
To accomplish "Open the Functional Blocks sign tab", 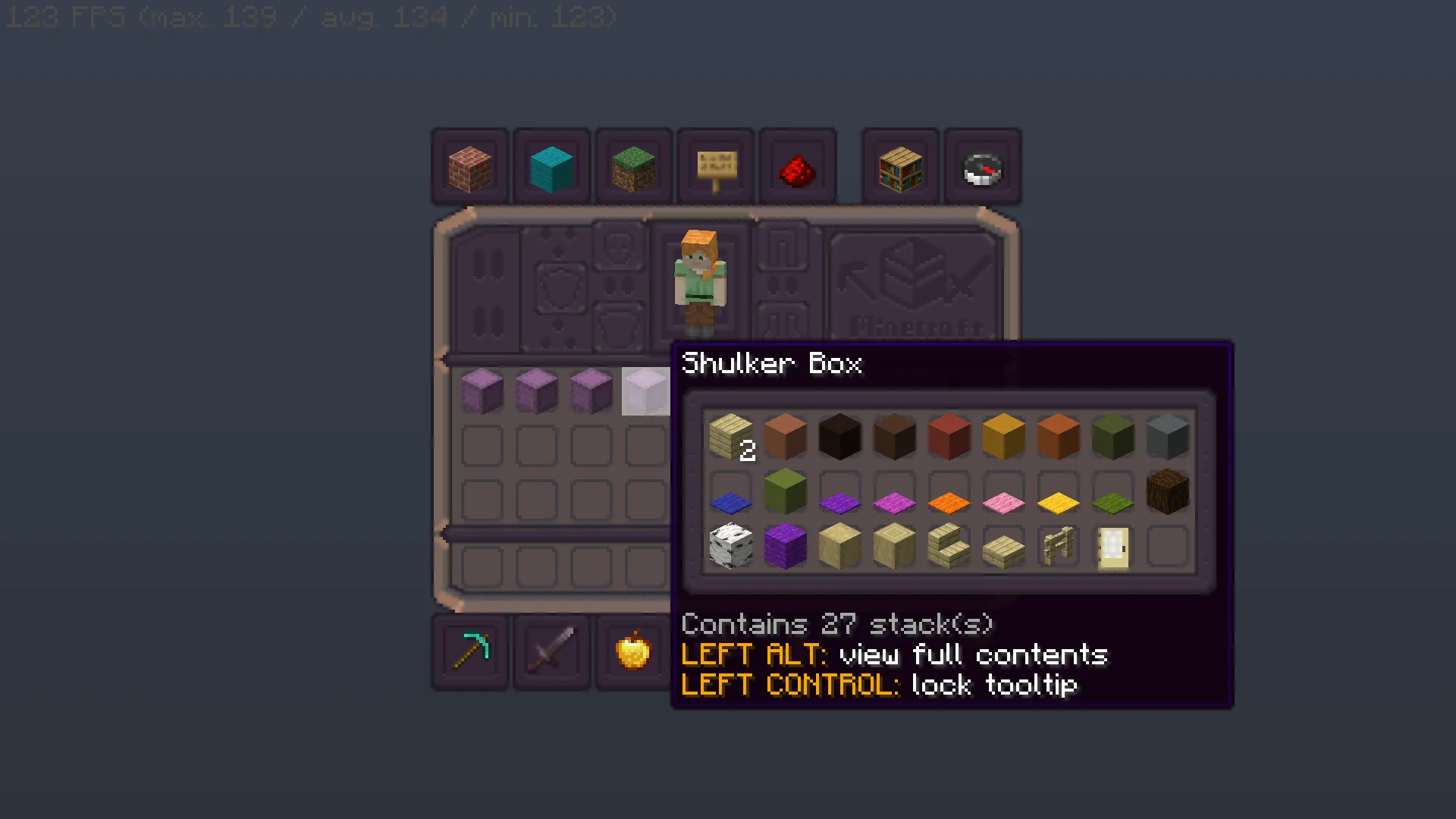I will [x=715, y=165].
